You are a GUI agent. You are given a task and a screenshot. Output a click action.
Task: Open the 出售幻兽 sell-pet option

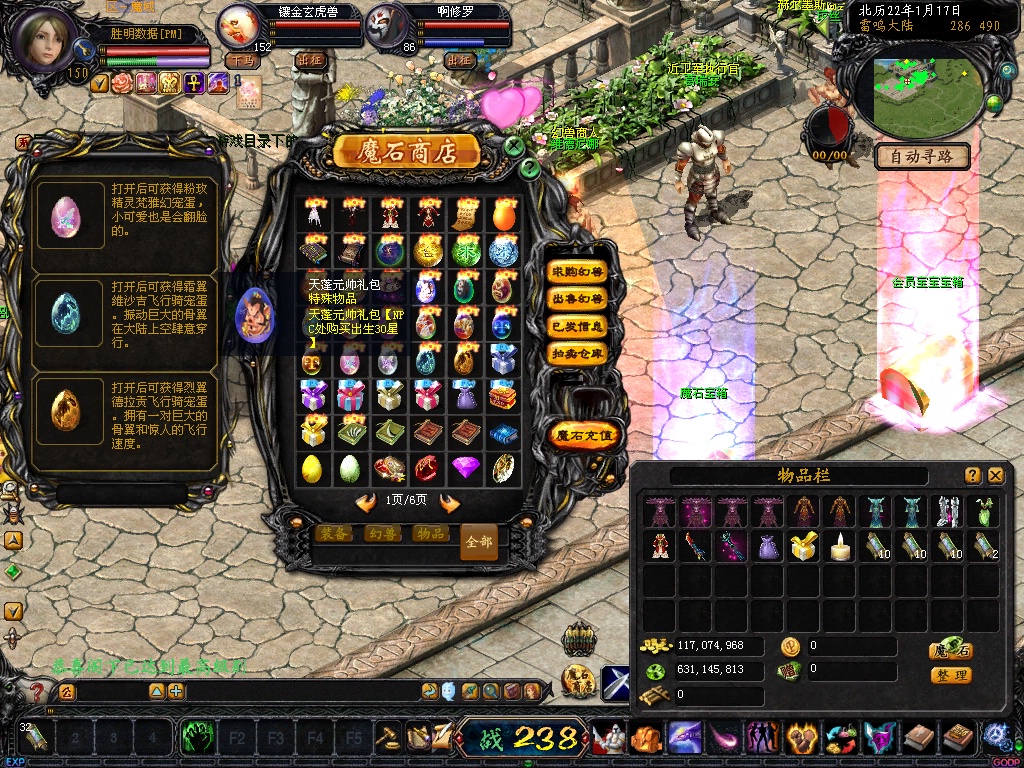(x=578, y=299)
